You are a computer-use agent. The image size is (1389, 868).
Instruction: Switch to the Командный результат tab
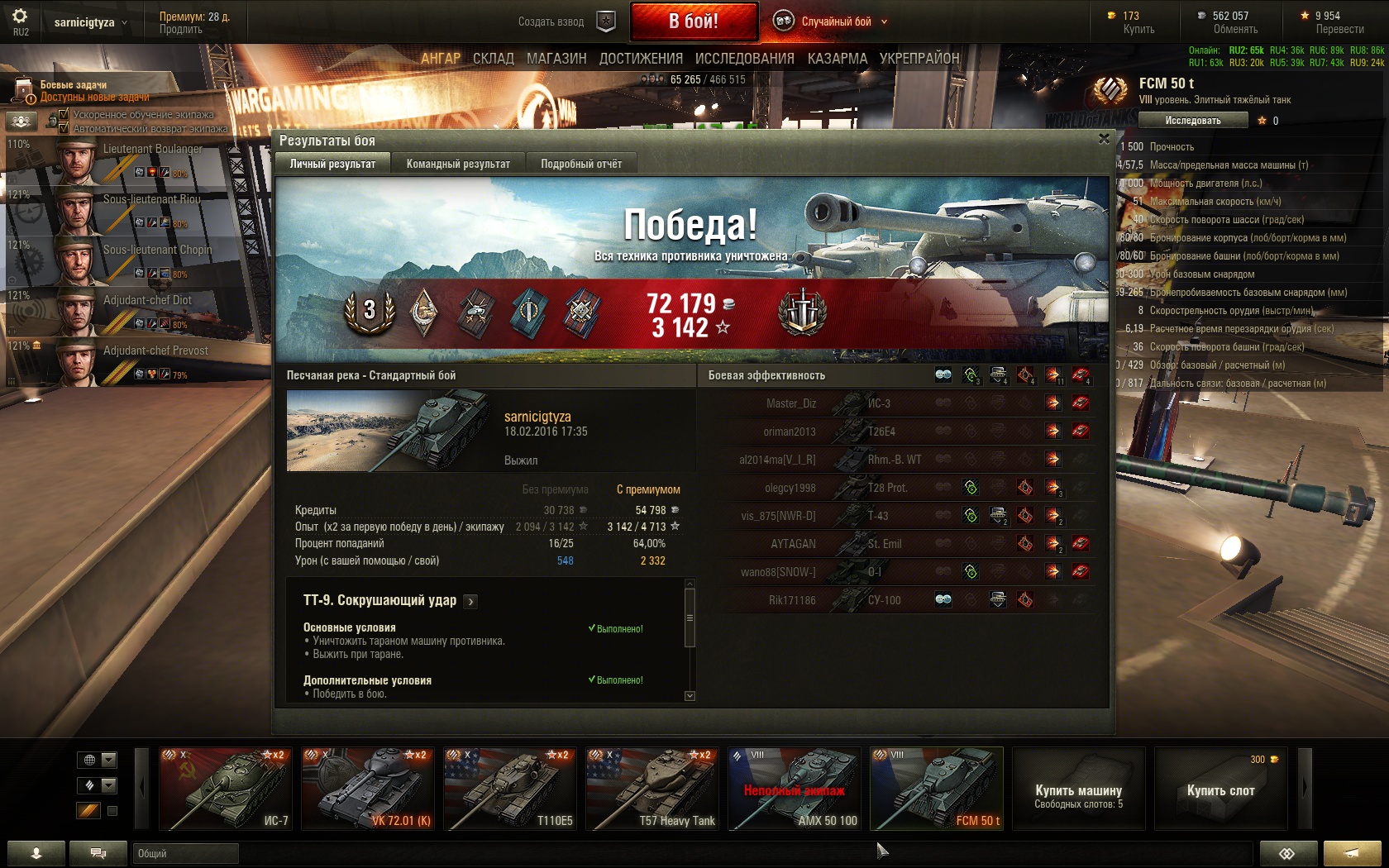pos(458,164)
